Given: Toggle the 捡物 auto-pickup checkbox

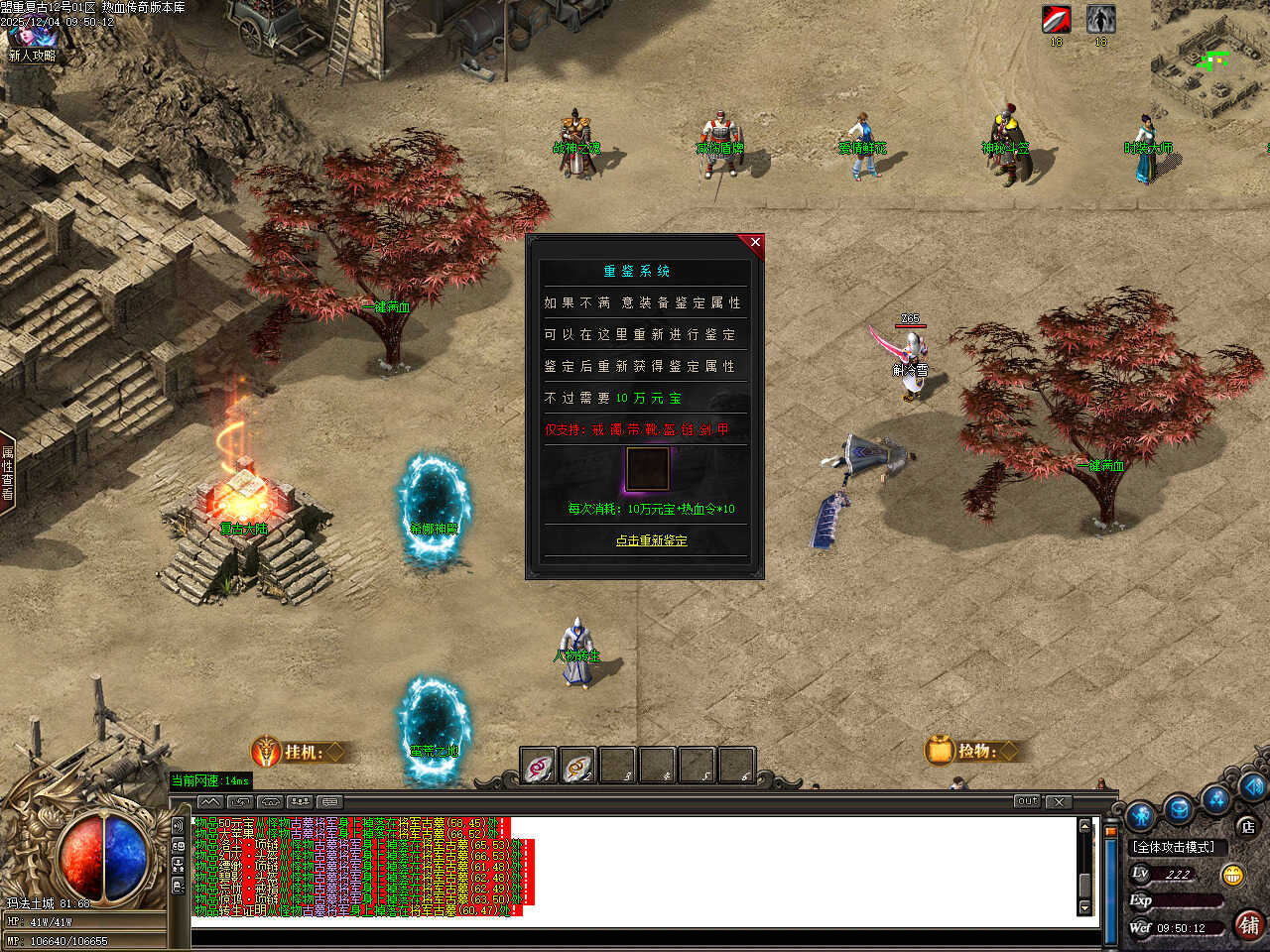Looking at the screenshot, I should [x=1009, y=751].
